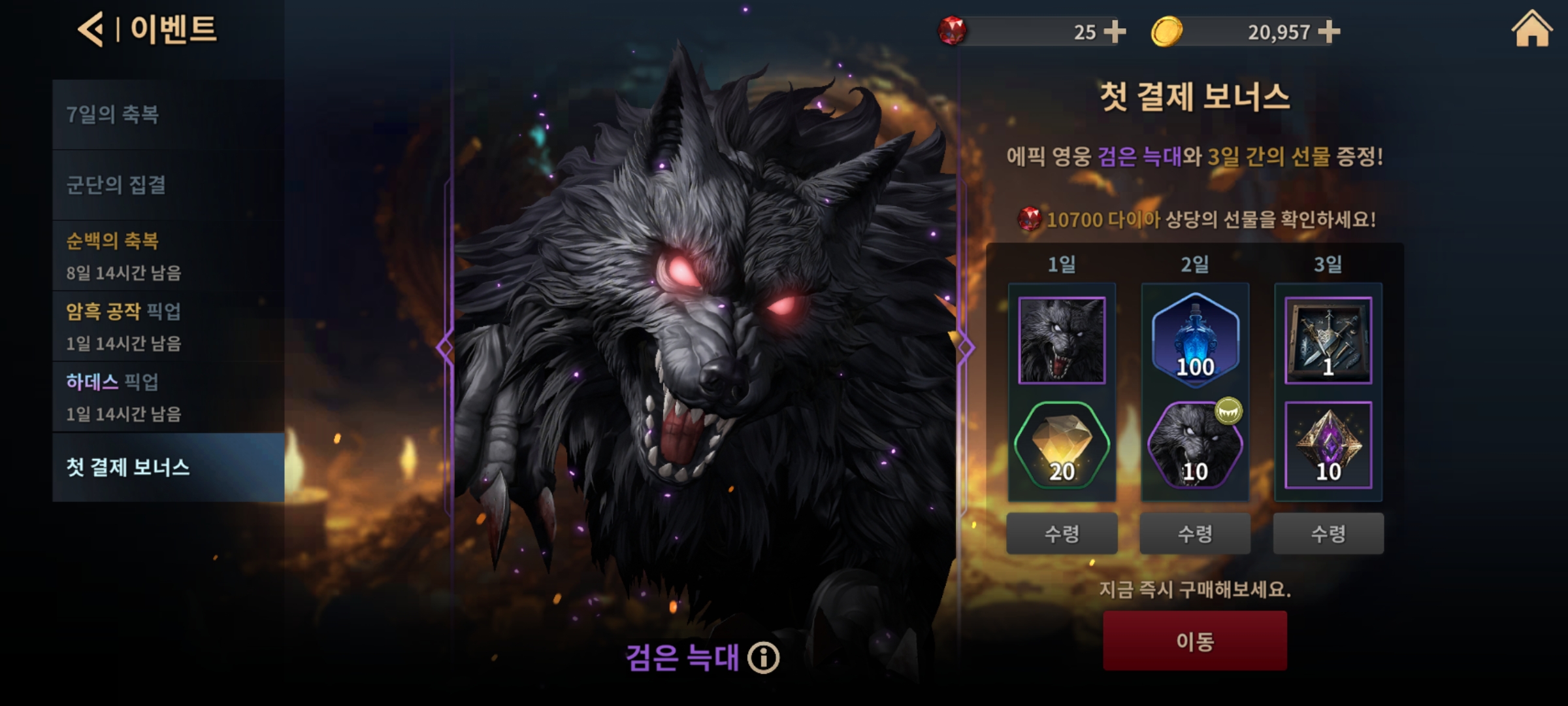Inspect the weapon chest reward on day 3

tap(1328, 340)
